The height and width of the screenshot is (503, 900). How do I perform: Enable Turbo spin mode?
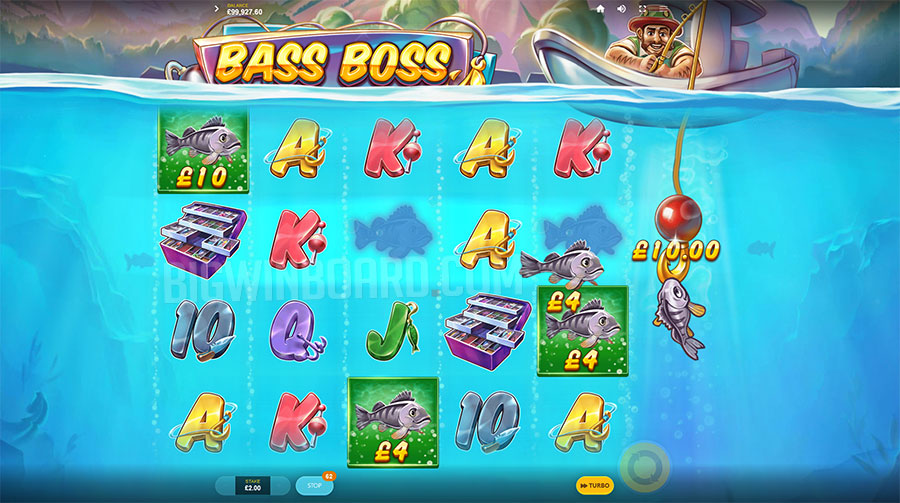coord(595,485)
